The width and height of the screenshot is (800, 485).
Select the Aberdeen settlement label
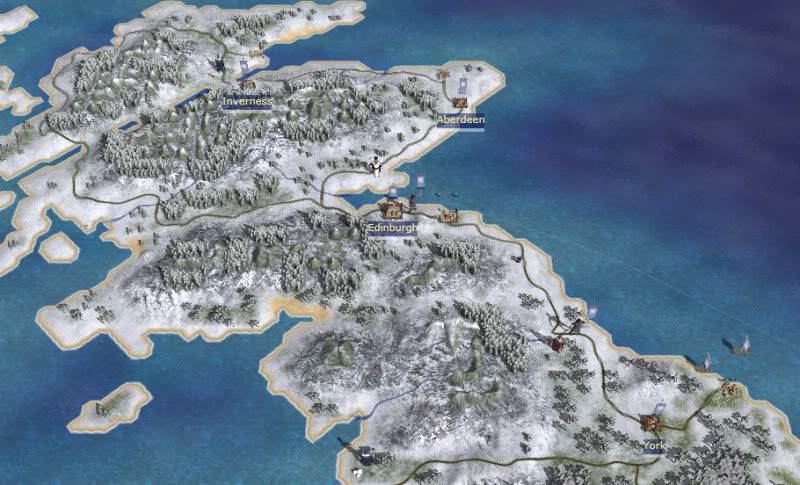461,119
